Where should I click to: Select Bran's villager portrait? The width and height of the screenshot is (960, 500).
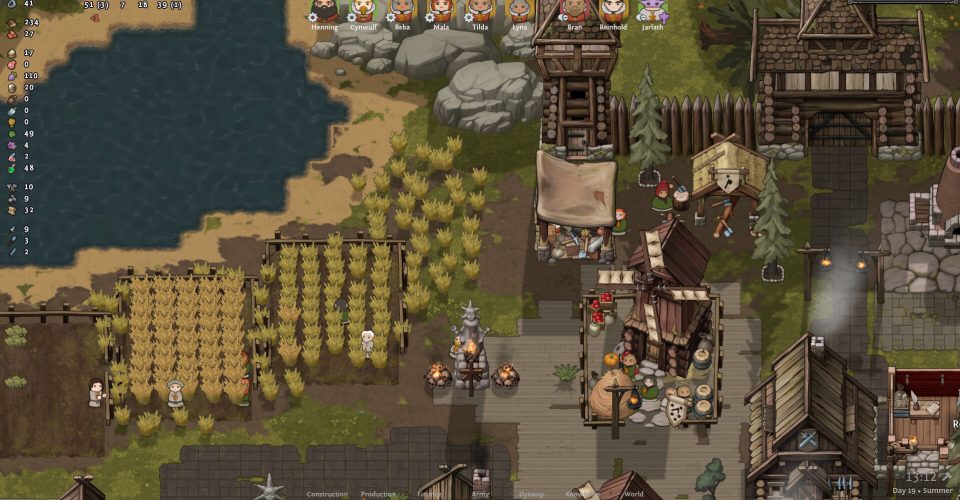[574, 11]
